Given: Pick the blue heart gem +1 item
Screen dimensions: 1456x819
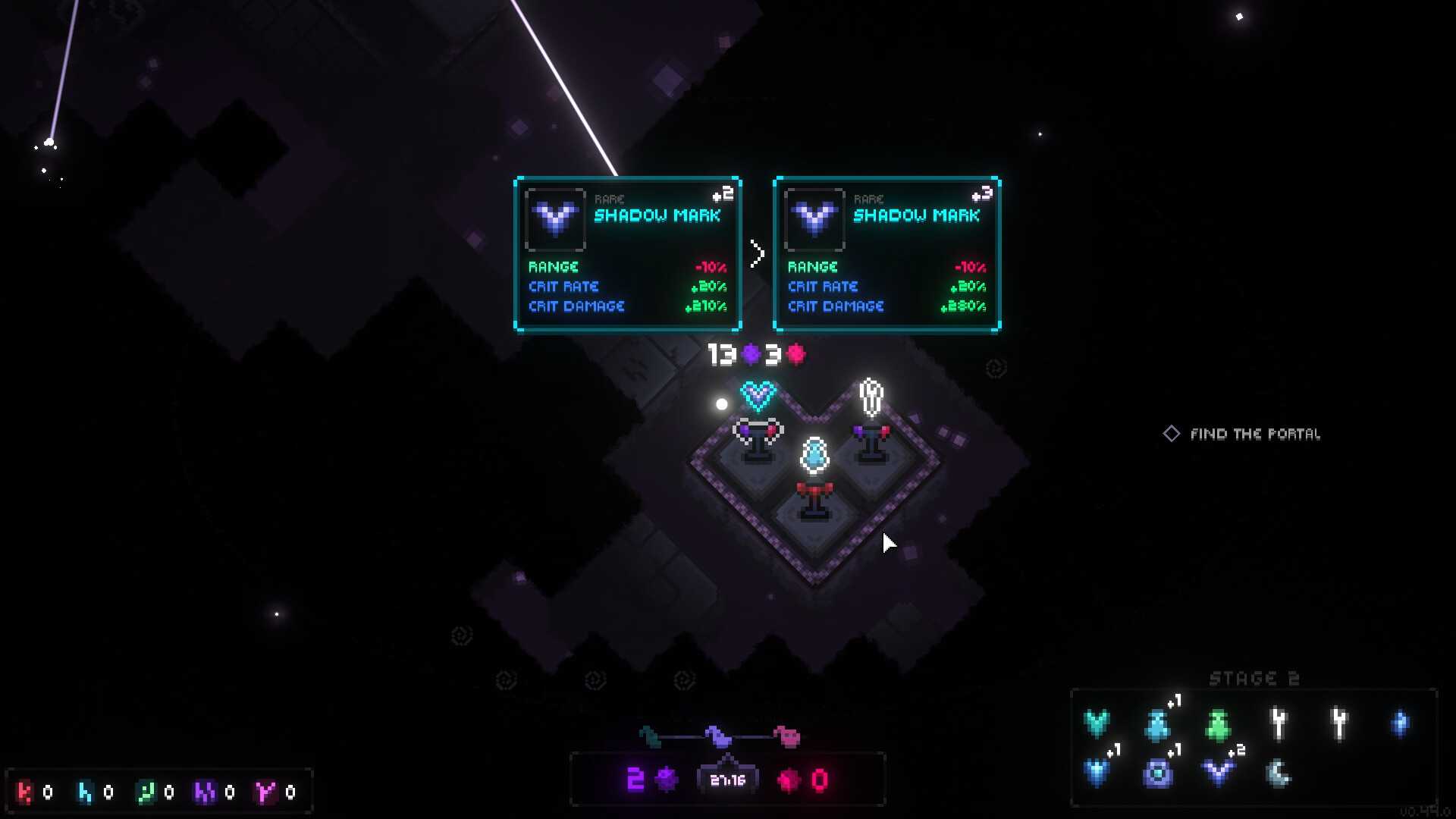Looking at the screenshot, I should point(1097,773).
